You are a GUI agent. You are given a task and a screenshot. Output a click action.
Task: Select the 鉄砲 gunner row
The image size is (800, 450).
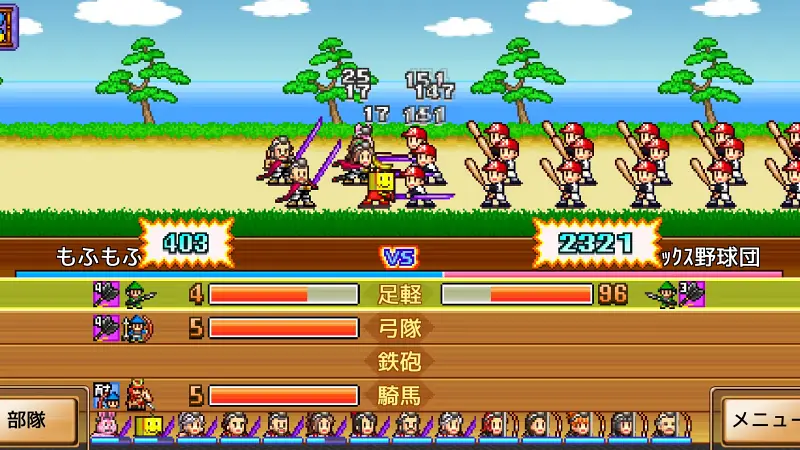400,361
